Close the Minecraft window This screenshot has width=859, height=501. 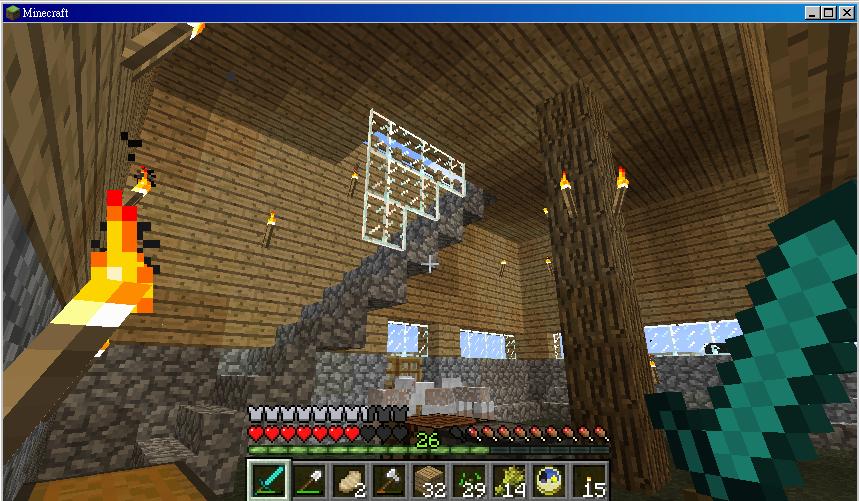click(x=845, y=12)
